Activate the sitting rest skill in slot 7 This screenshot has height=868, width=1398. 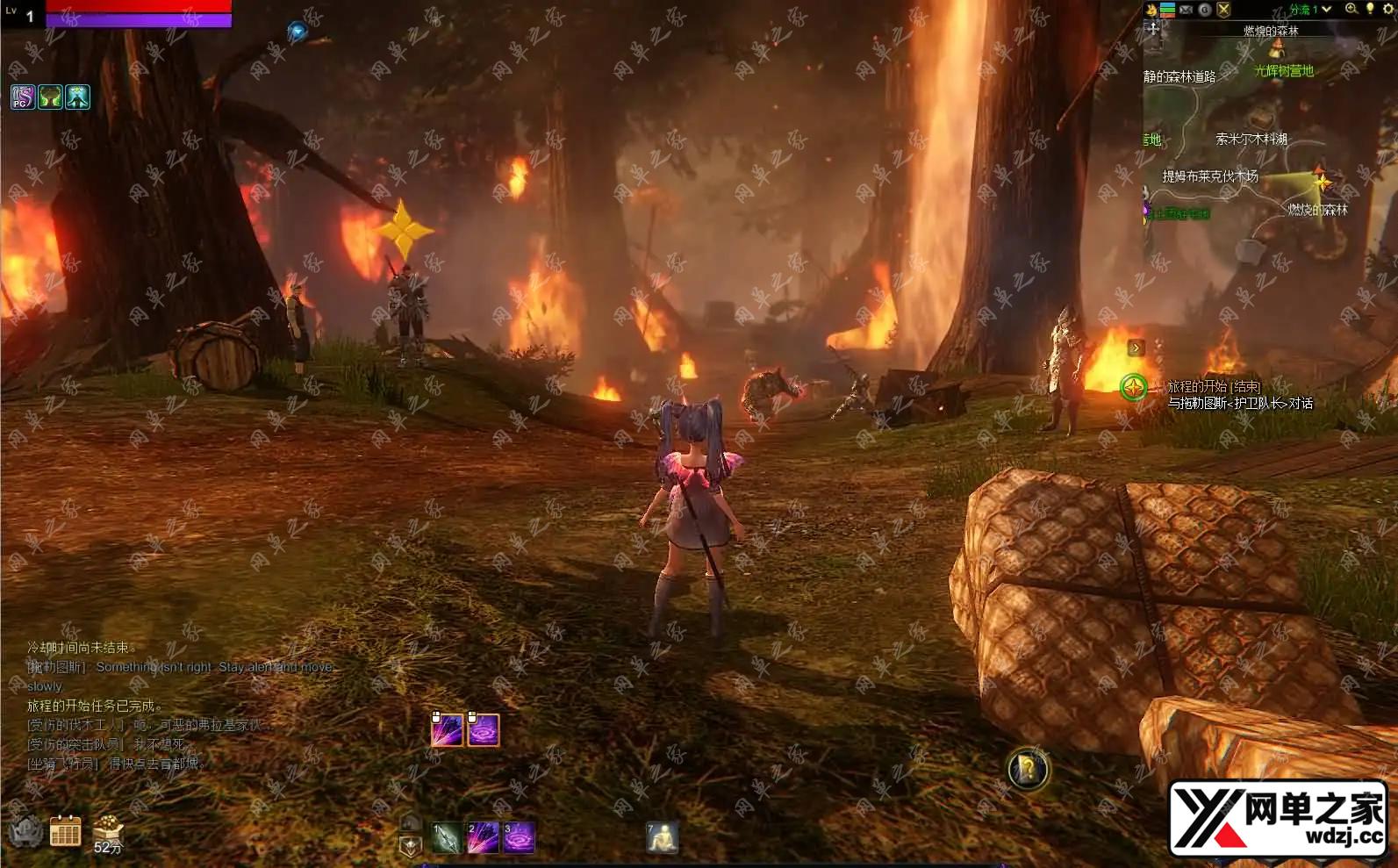tap(663, 838)
